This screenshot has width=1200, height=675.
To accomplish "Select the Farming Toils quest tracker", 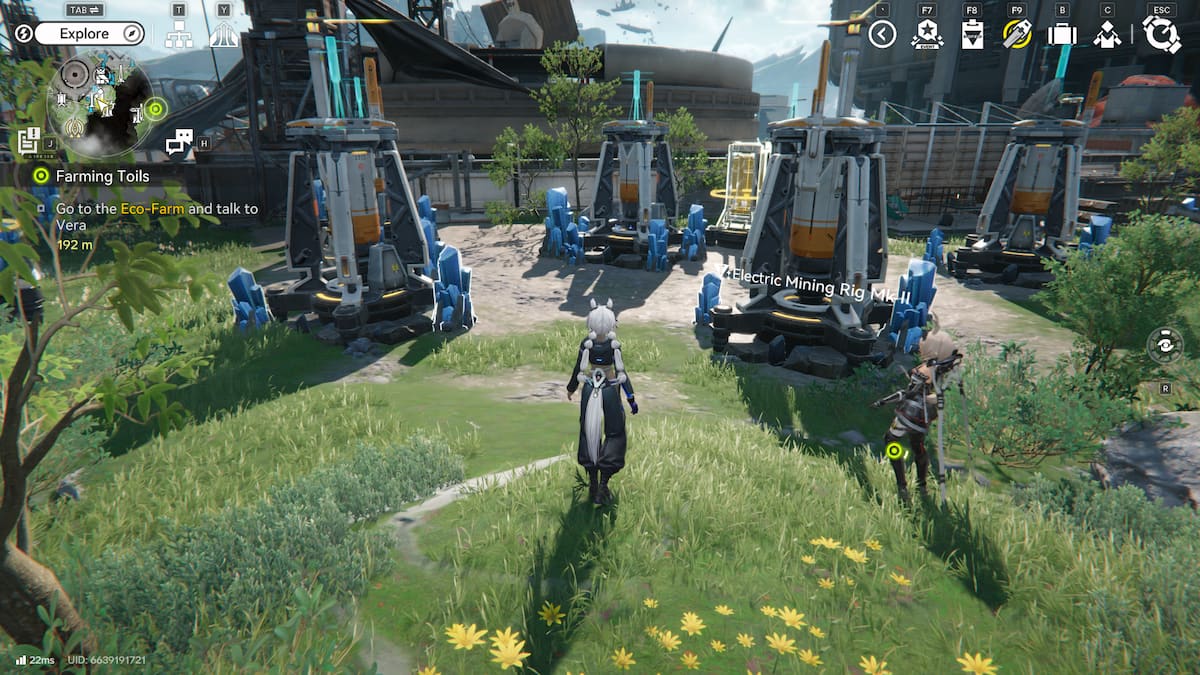I will pos(103,176).
